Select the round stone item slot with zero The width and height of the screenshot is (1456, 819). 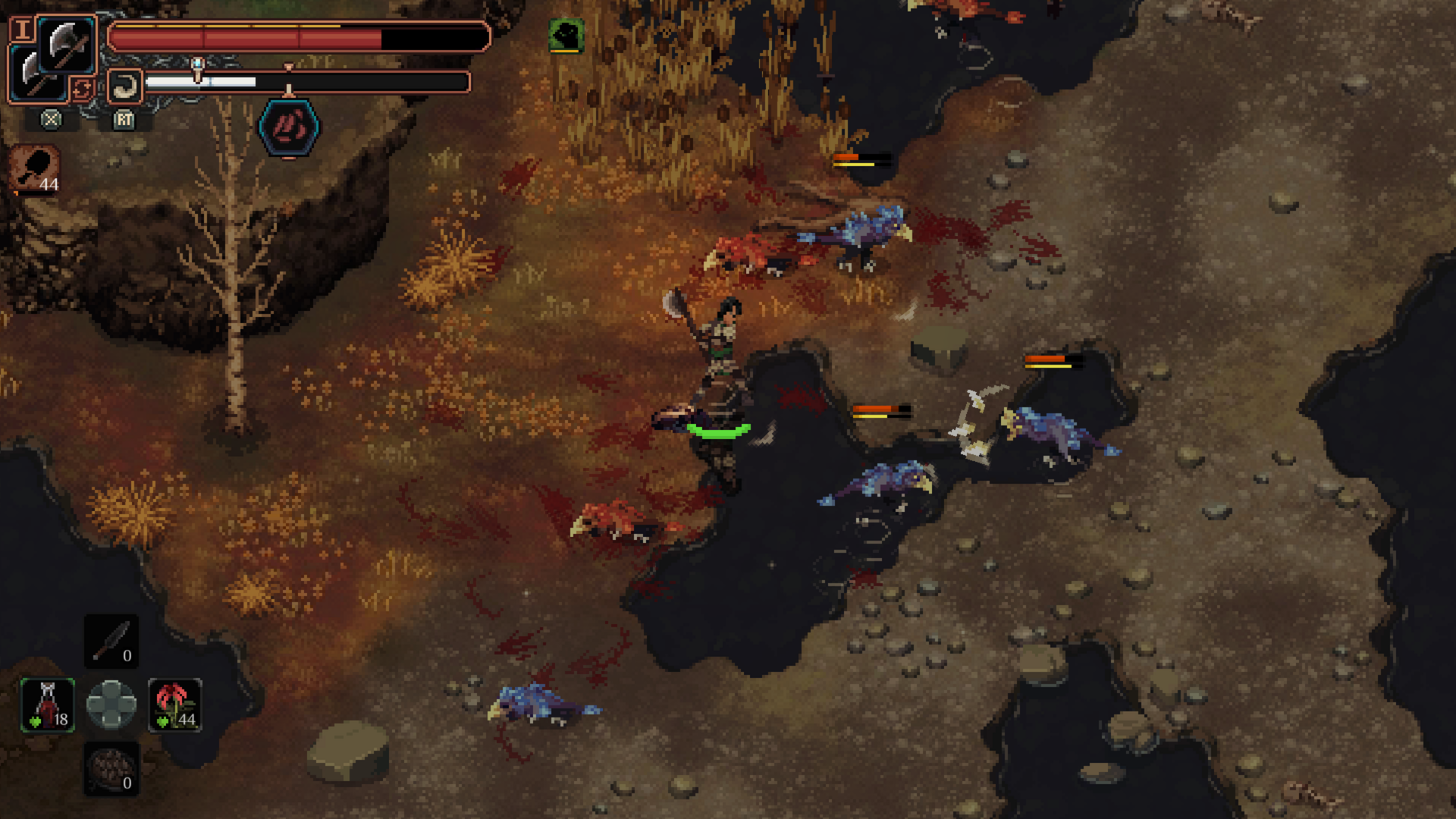(111, 769)
